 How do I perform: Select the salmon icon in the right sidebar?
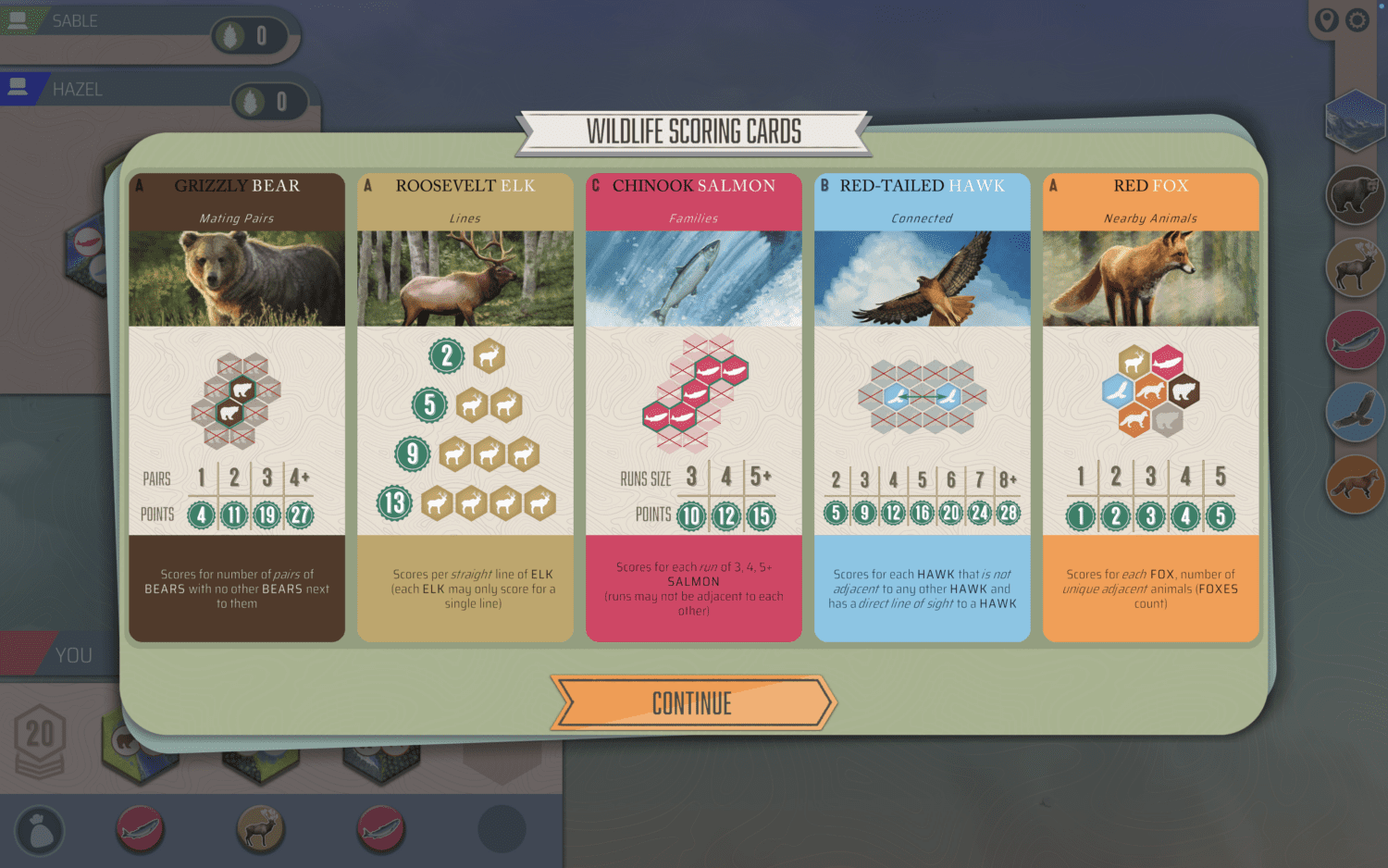pyautogui.click(x=1355, y=339)
